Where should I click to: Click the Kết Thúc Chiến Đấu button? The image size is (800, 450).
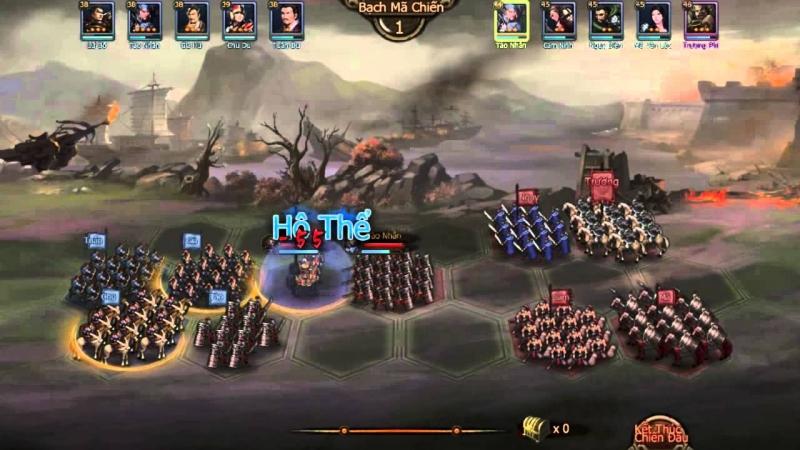pyautogui.click(x=657, y=432)
